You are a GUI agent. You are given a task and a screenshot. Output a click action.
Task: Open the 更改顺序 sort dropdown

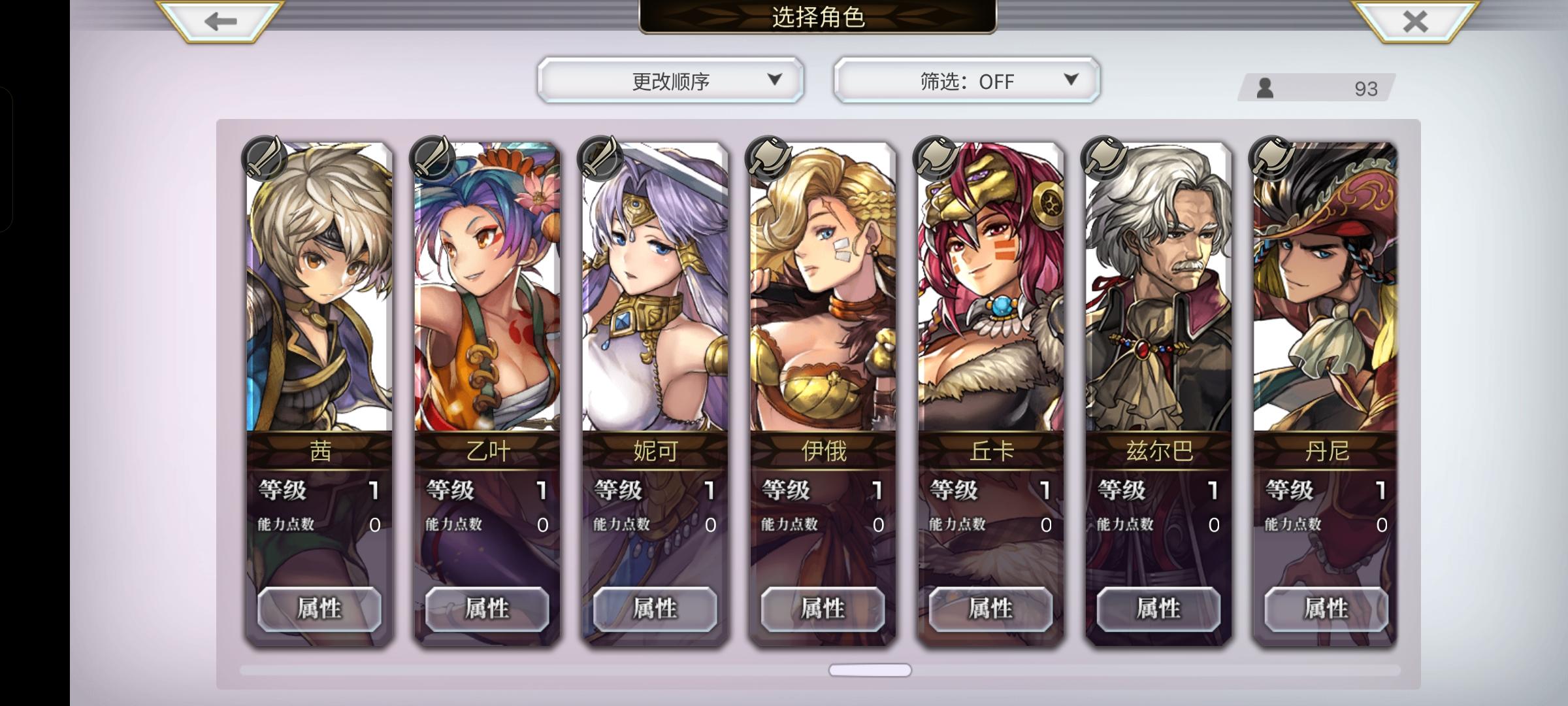coord(670,80)
